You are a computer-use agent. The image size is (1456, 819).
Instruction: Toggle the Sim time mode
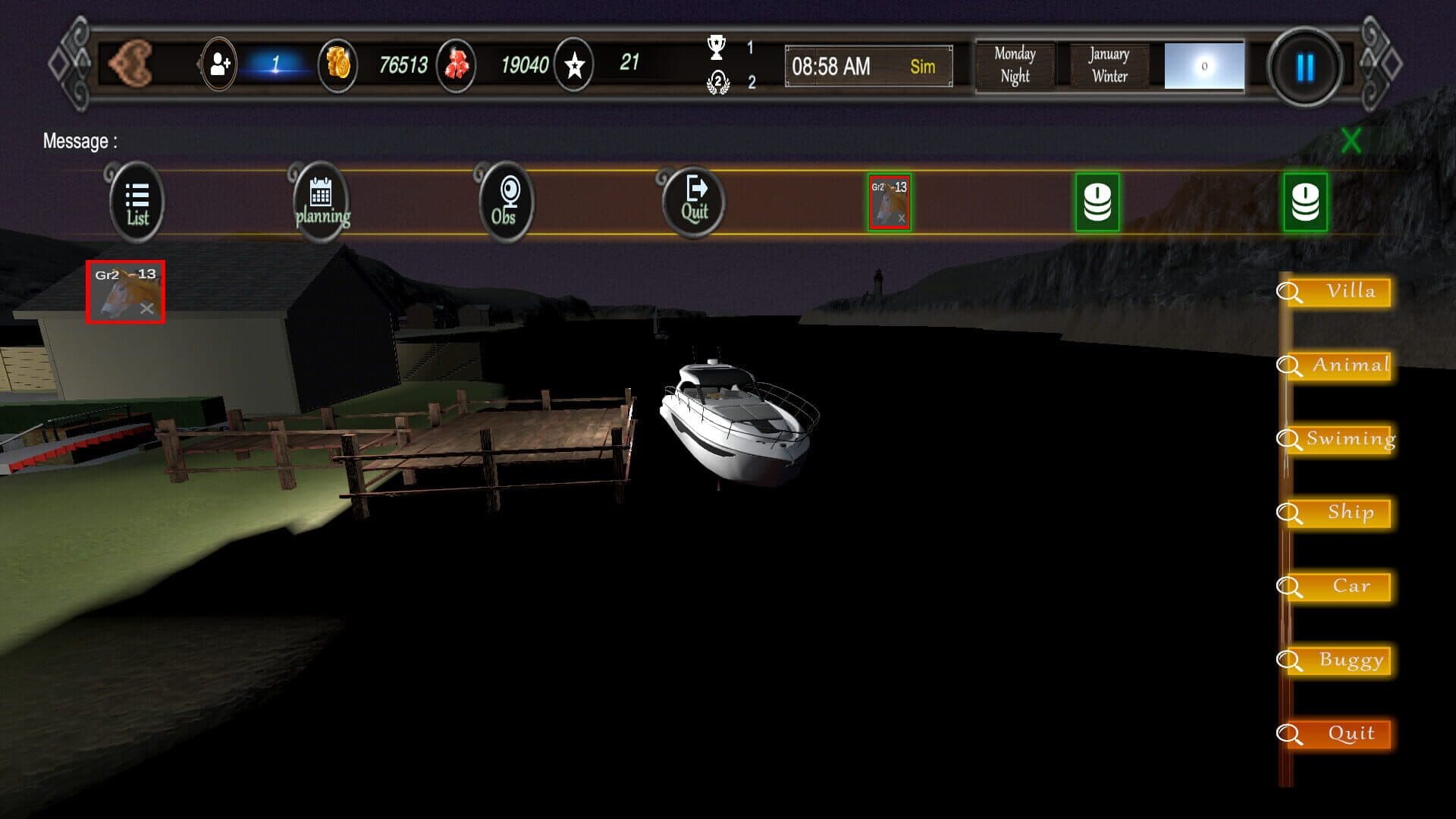point(922,67)
